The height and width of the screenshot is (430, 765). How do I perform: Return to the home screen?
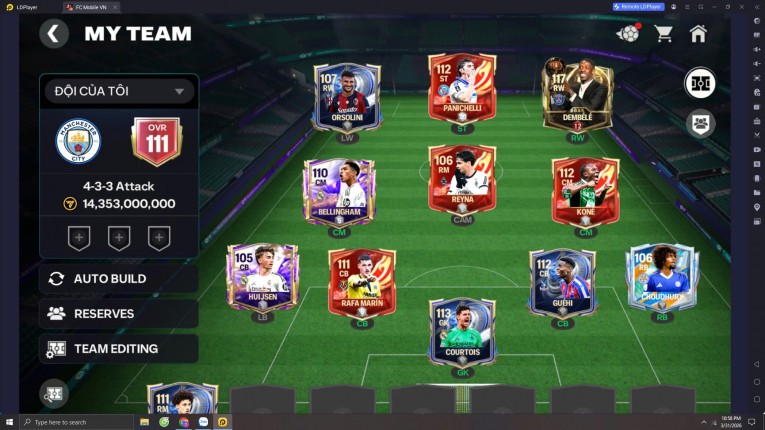pos(698,34)
